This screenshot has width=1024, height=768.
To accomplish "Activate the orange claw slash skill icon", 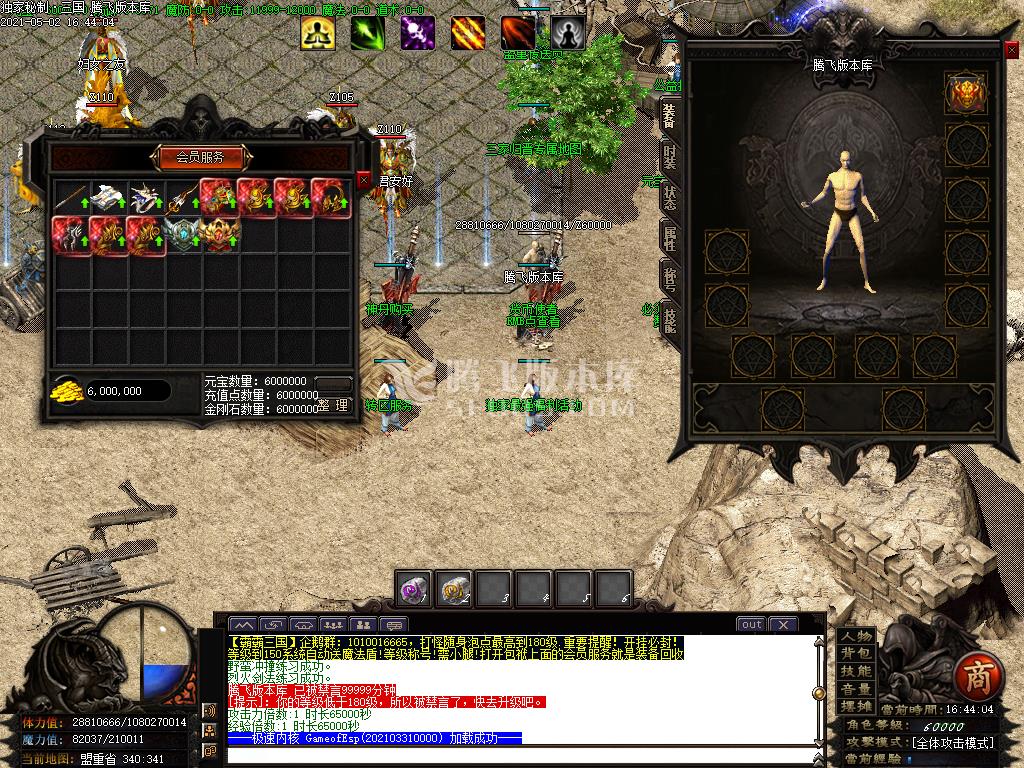I will (467, 33).
